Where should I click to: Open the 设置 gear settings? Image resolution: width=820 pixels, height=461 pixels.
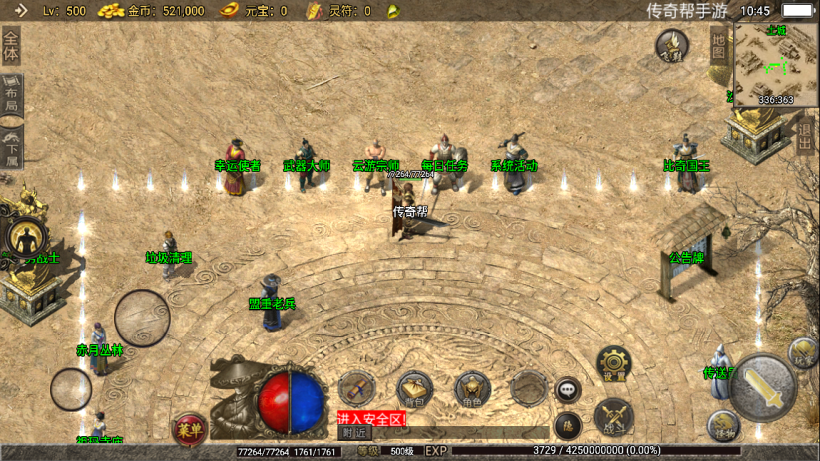click(613, 365)
